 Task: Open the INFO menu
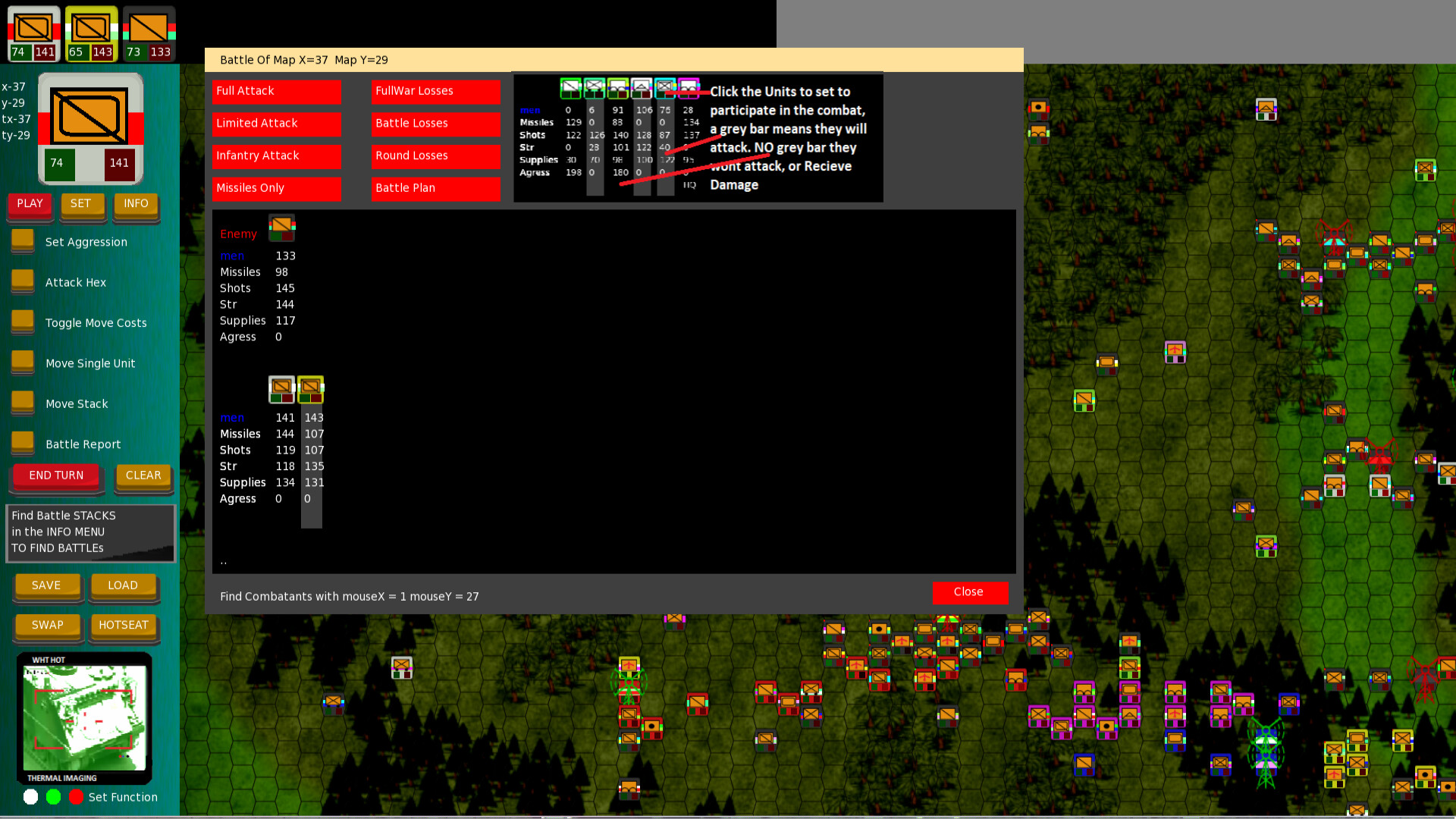pyautogui.click(x=136, y=203)
